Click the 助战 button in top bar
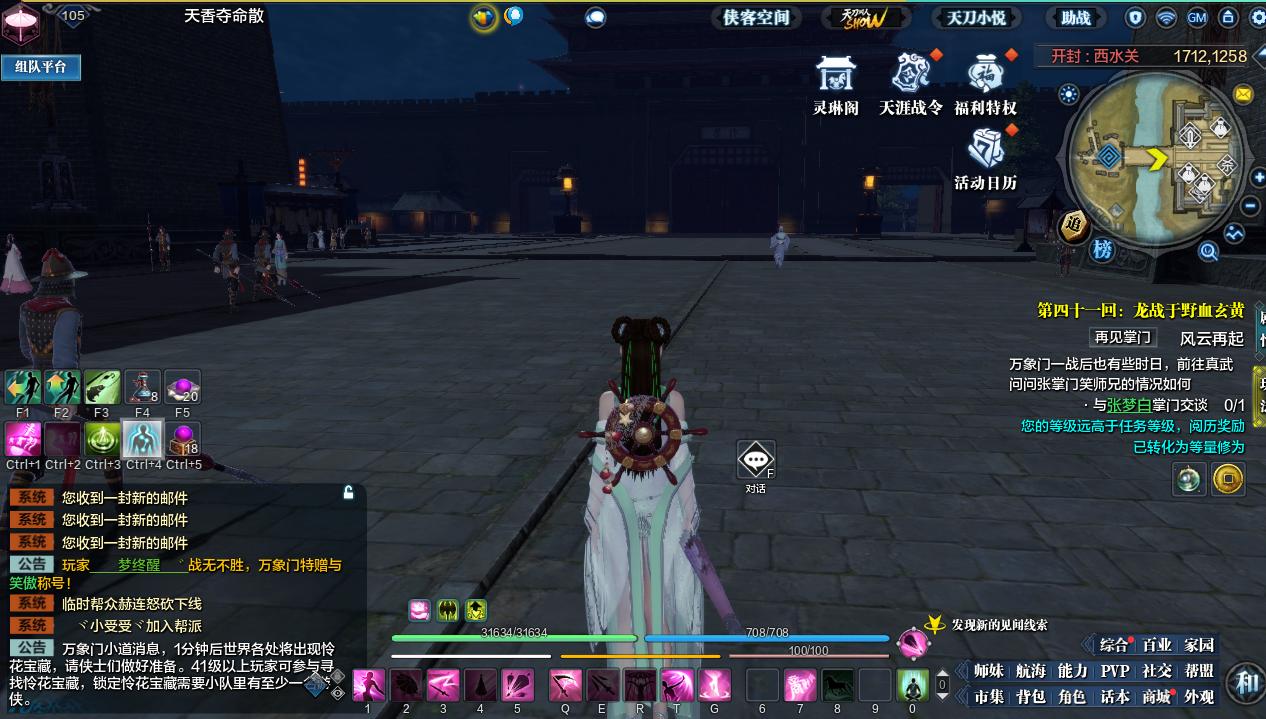The width and height of the screenshot is (1266, 719). point(1076,17)
